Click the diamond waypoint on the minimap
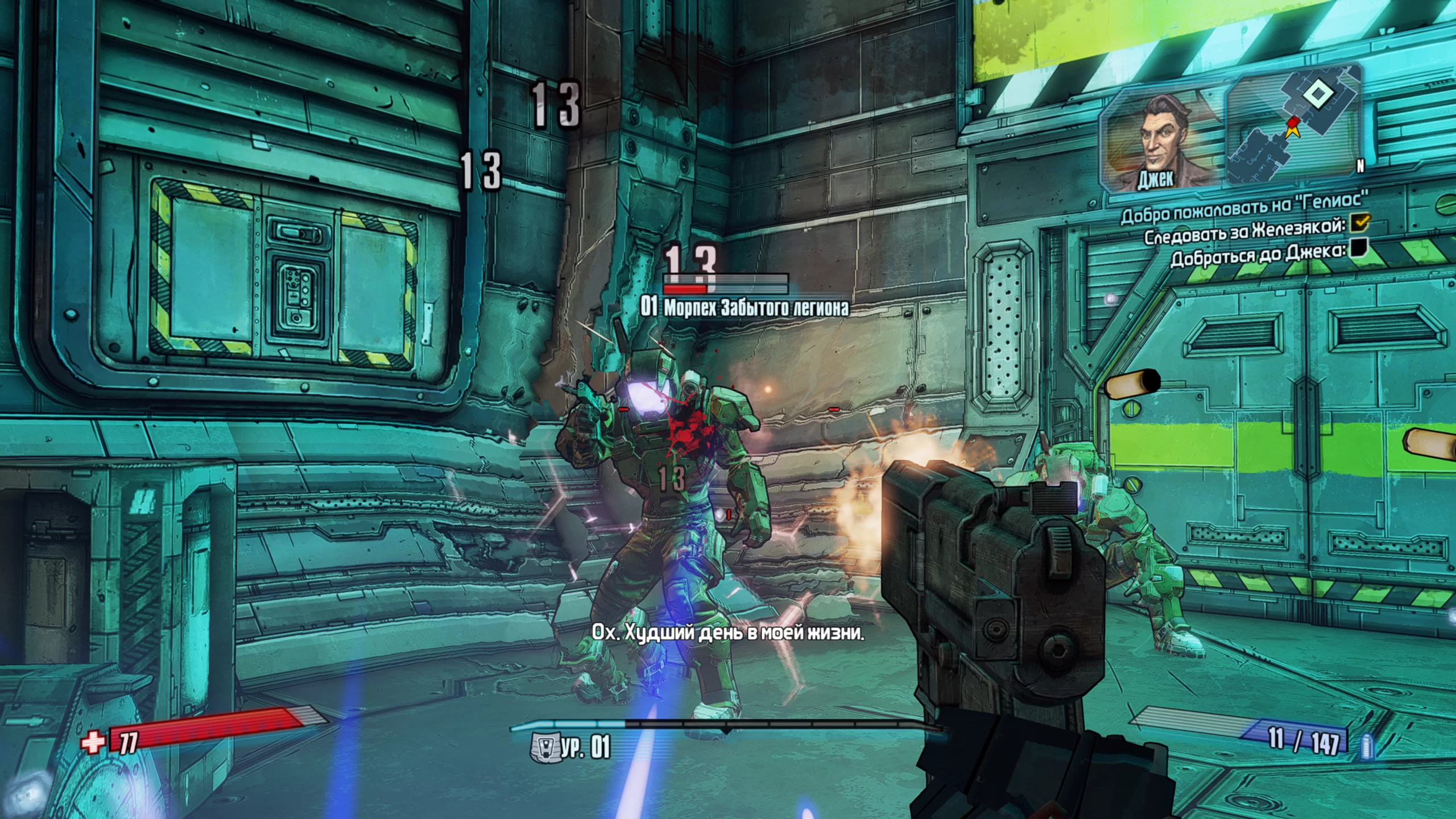The image size is (1456, 819). click(x=1314, y=94)
